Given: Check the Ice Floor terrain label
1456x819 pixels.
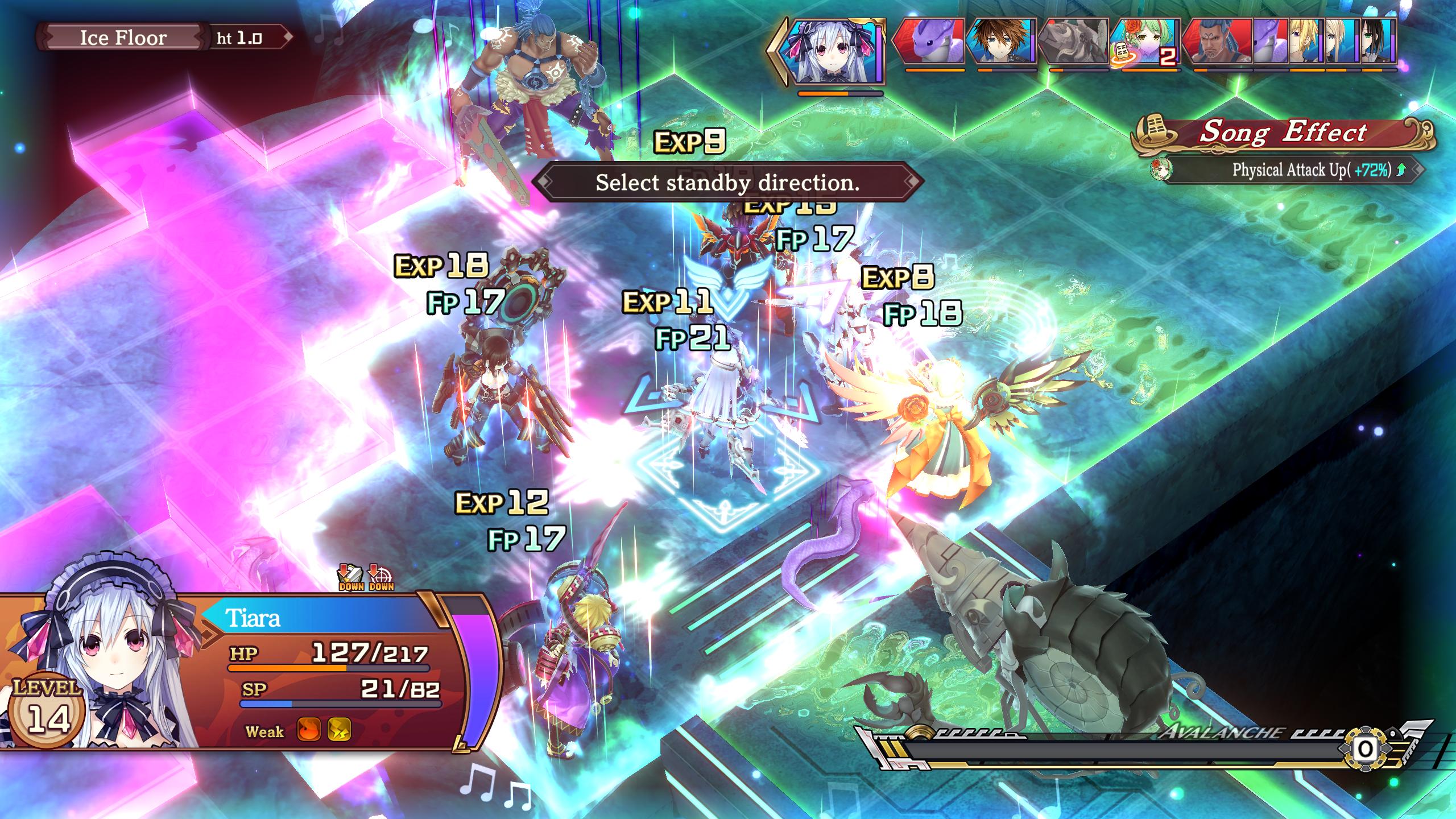Looking at the screenshot, I should [x=123, y=38].
